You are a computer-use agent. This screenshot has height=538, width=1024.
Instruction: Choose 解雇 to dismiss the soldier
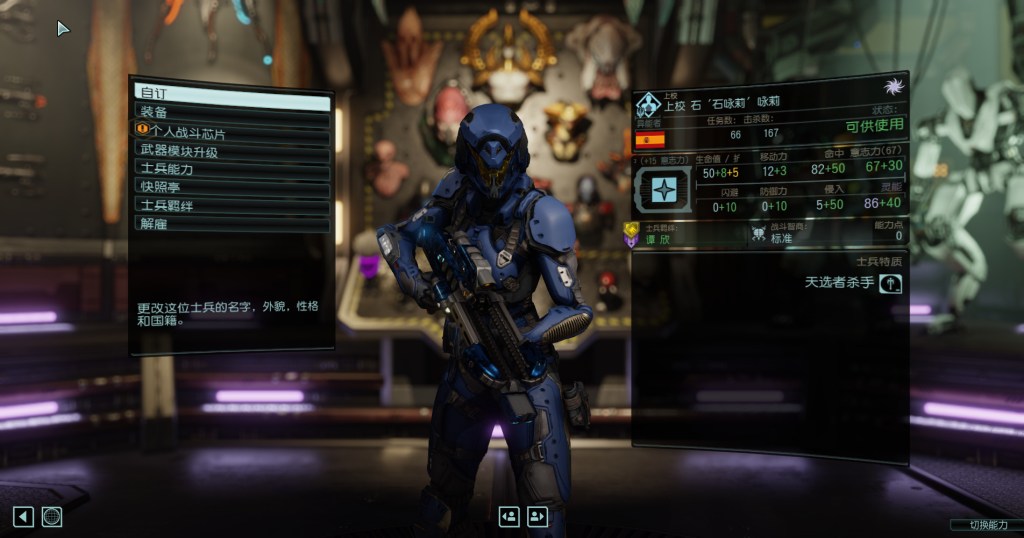[232, 222]
